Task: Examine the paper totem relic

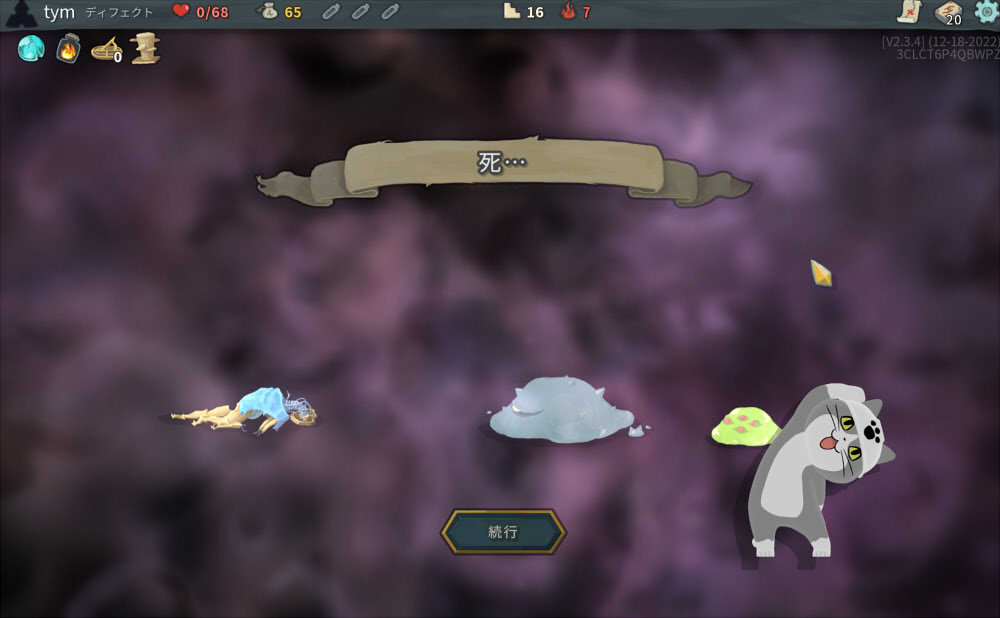Action: coord(146,48)
